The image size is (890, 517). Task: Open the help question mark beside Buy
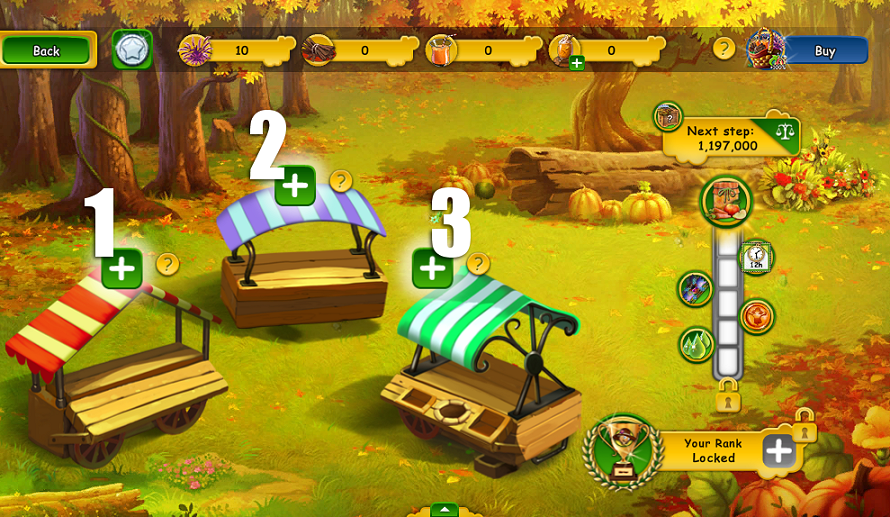pyautogui.click(x=724, y=48)
